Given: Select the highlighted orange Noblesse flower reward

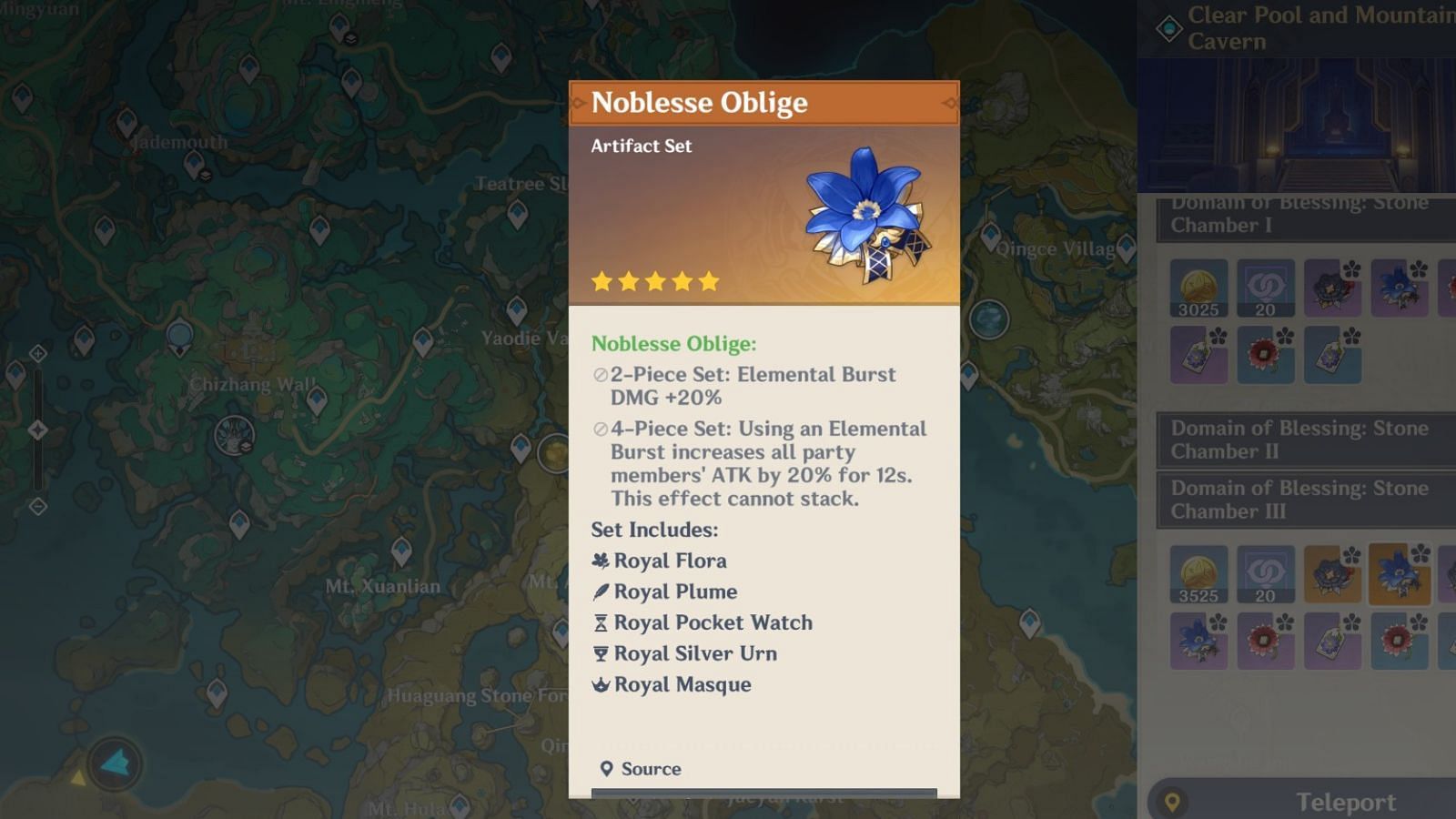Looking at the screenshot, I should tap(1400, 574).
